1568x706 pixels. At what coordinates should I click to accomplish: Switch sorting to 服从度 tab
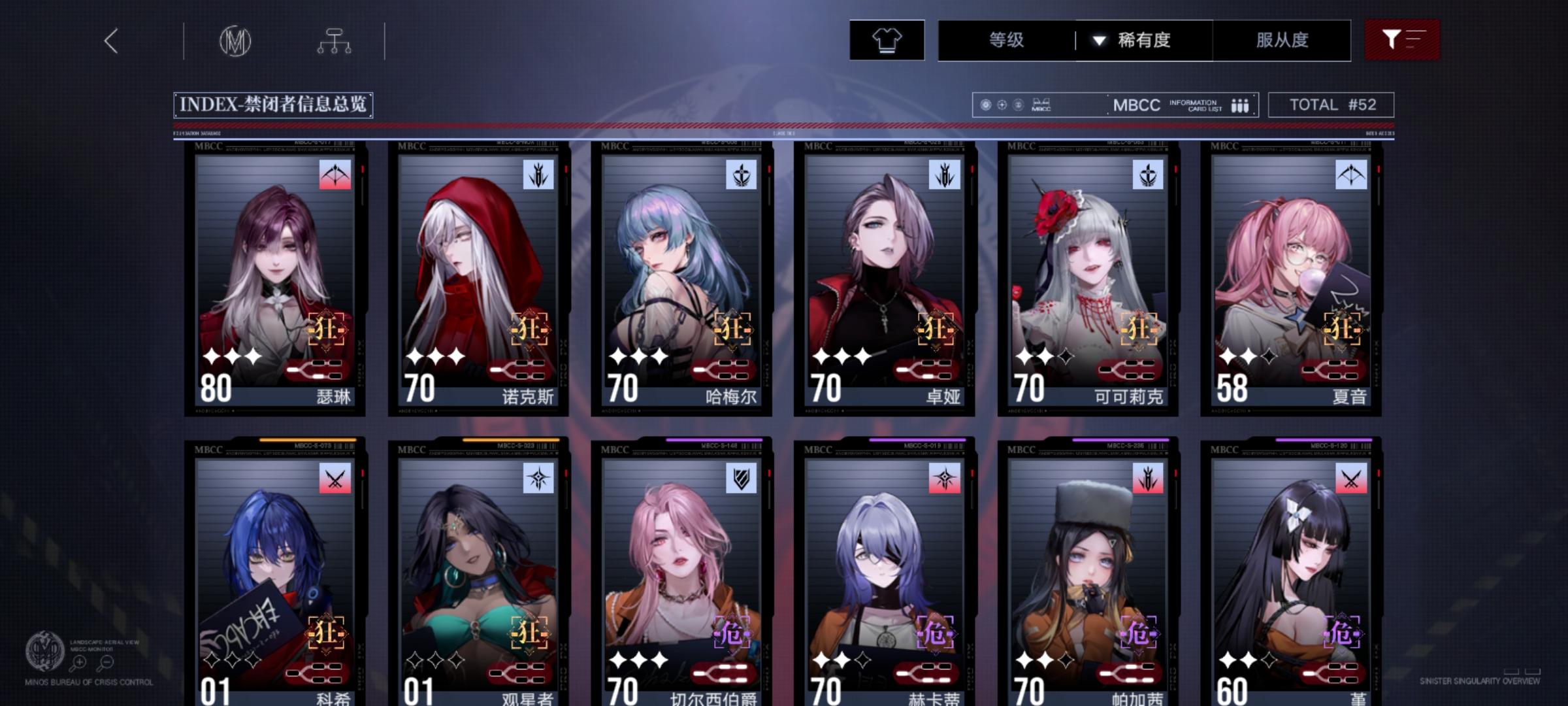pyautogui.click(x=1282, y=41)
